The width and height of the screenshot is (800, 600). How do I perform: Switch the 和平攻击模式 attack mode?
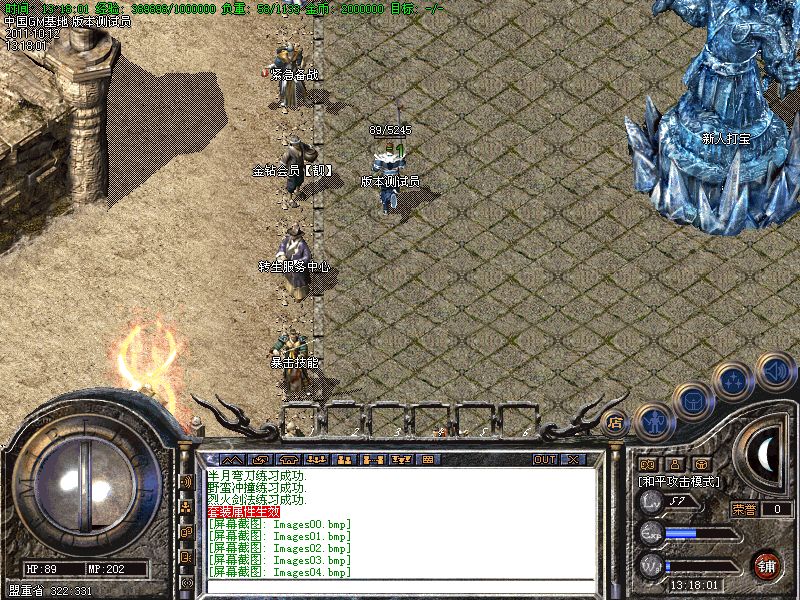point(680,481)
